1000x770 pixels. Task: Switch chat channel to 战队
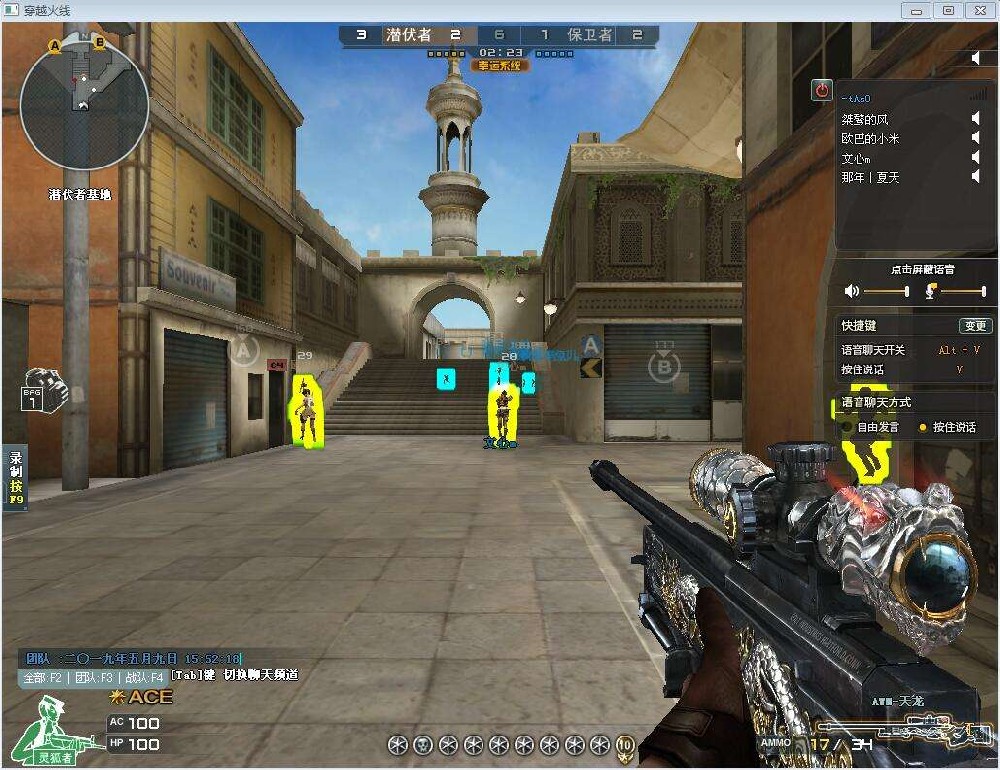(142, 676)
